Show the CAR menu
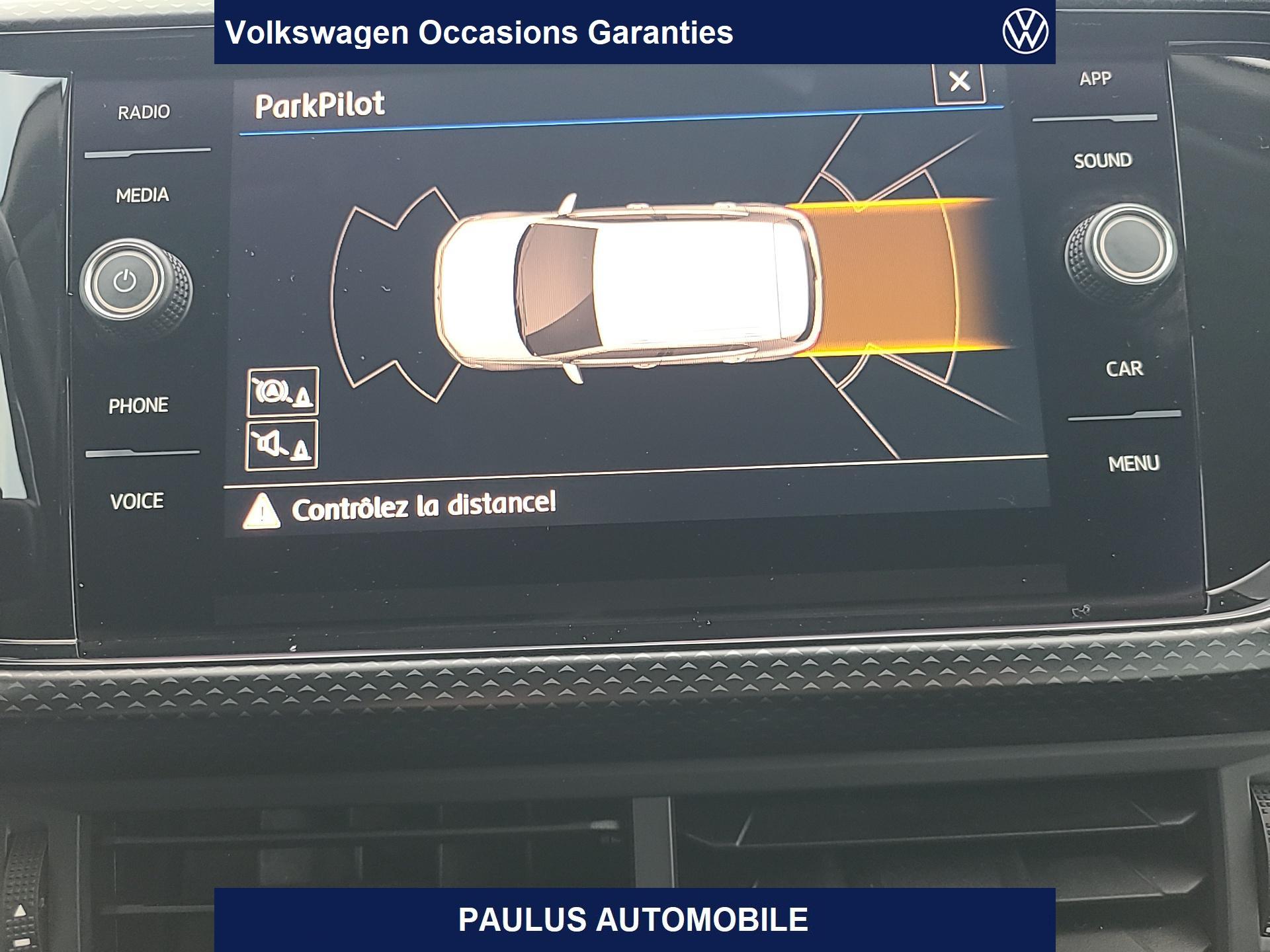Image resolution: width=1270 pixels, height=952 pixels. (x=1124, y=368)
